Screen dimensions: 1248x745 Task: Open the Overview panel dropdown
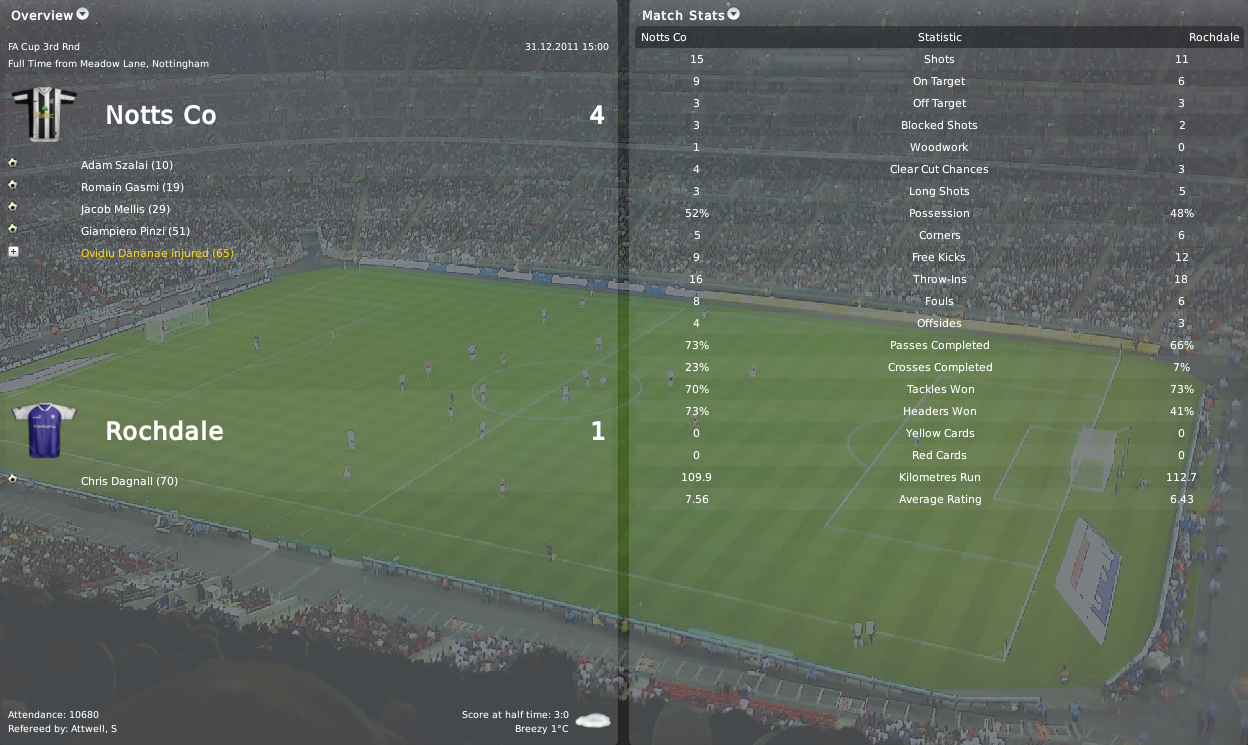[x=82, y=15]
